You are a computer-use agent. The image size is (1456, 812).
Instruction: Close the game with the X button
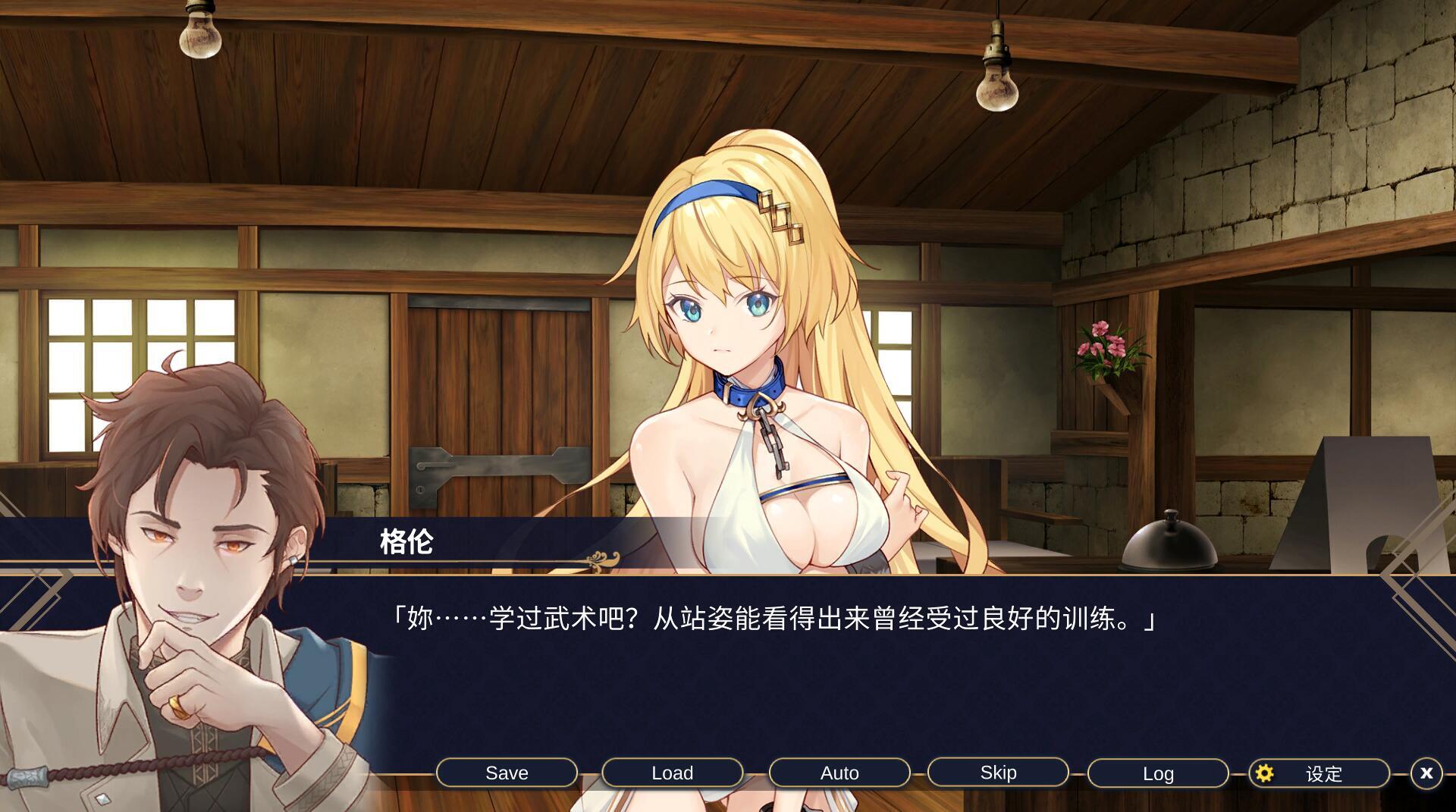click(1426, 773)
